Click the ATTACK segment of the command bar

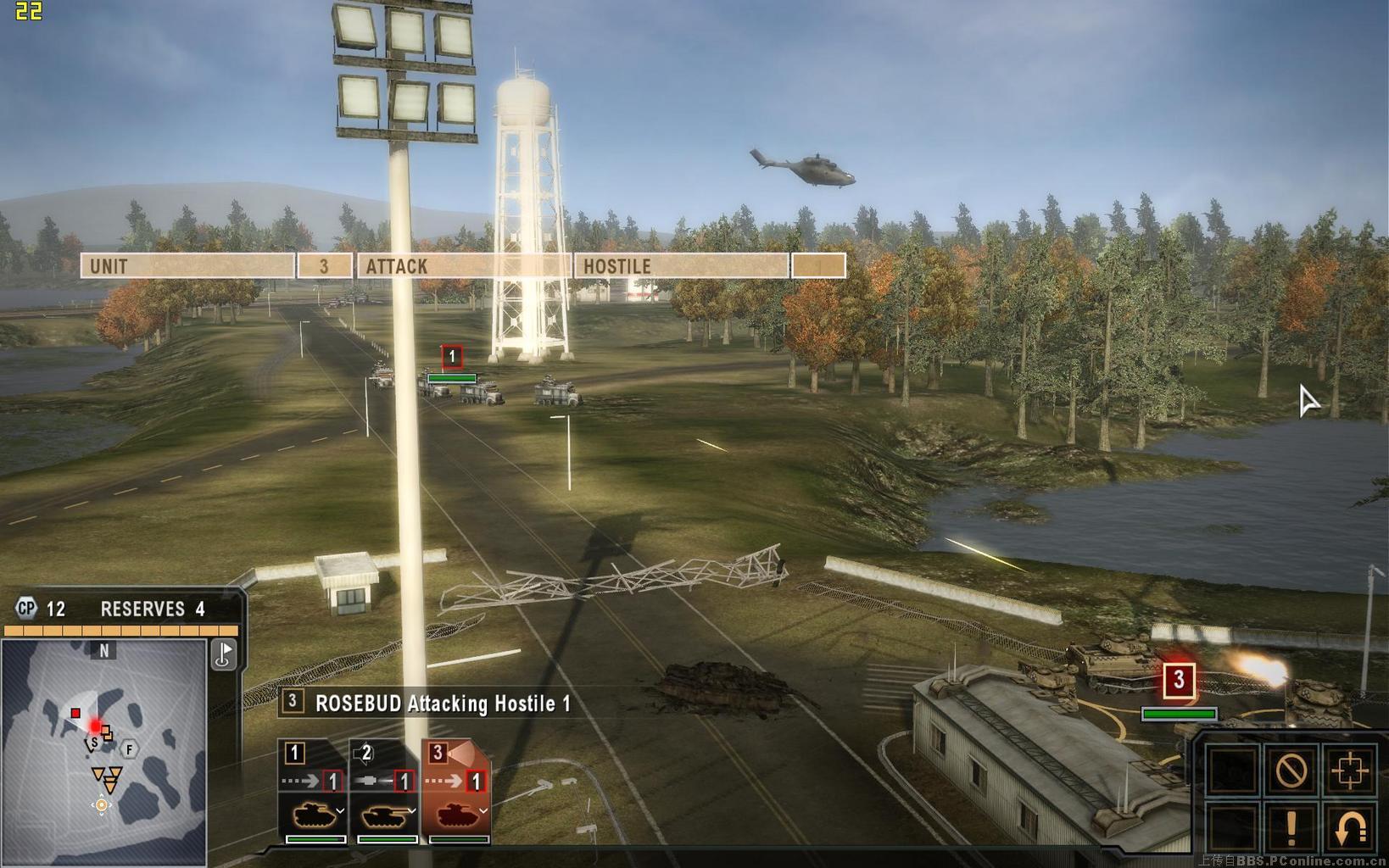coord(463,266)
